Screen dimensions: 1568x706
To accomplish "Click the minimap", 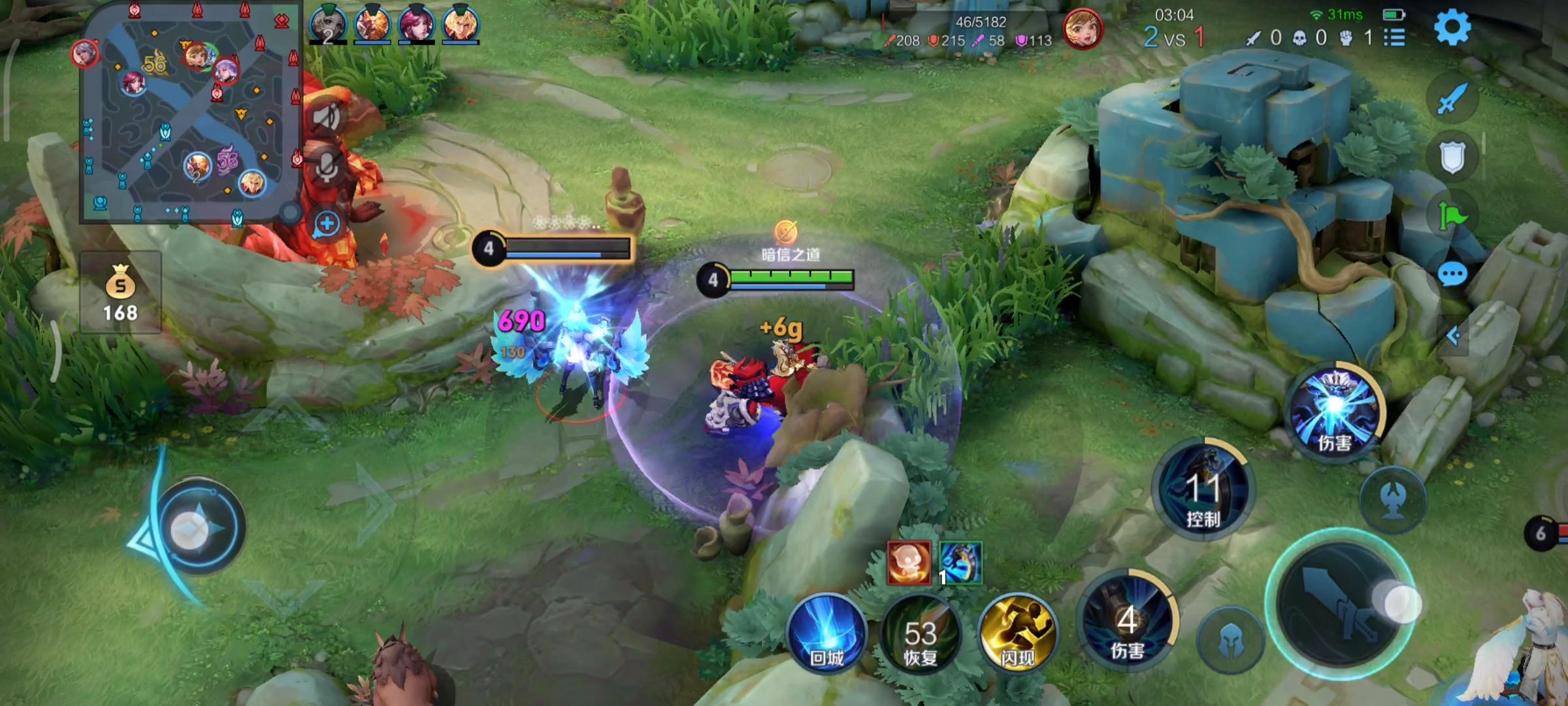I will point(189,114).
